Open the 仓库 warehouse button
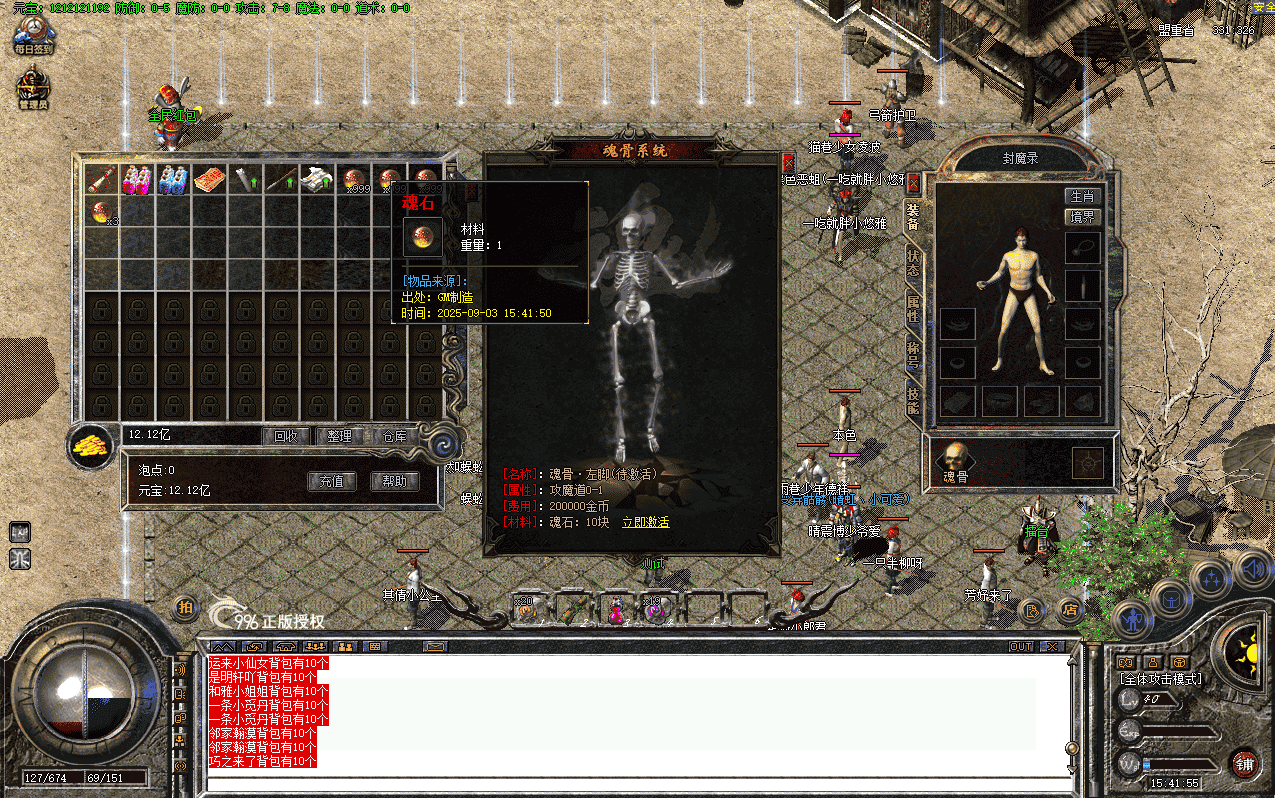This screenshot has height=798, width=1275. [394, 436]
